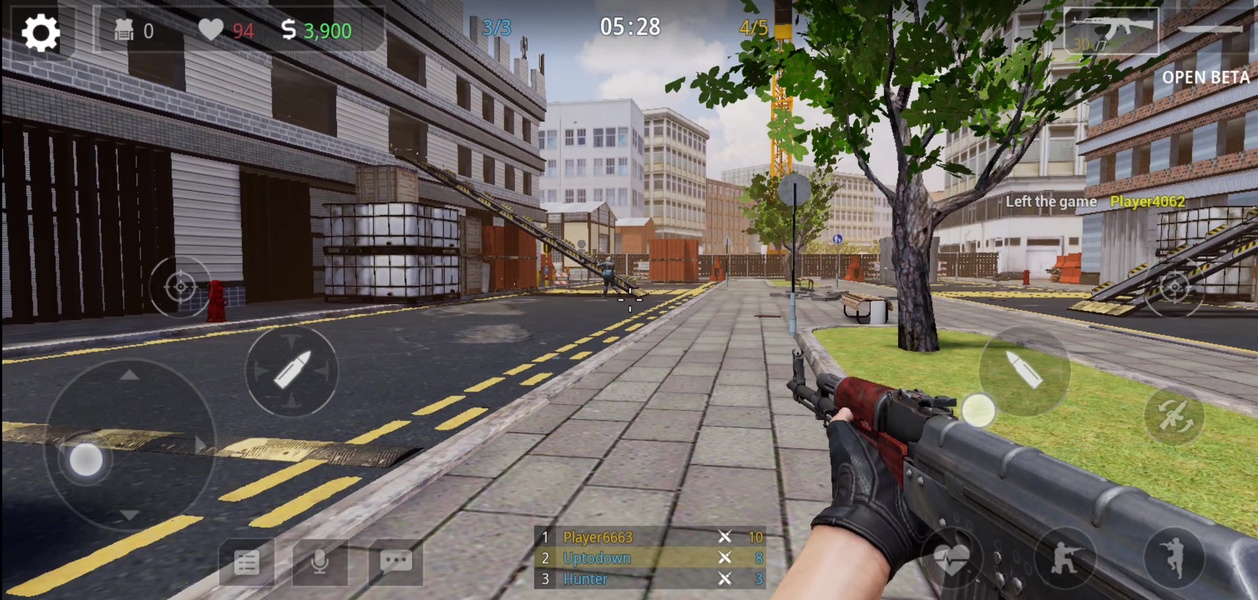The width and height of the screenshot is (1258, 600).
Task: Use the heart medkit button
Action: pyautogui.click(x=951, y=559)
